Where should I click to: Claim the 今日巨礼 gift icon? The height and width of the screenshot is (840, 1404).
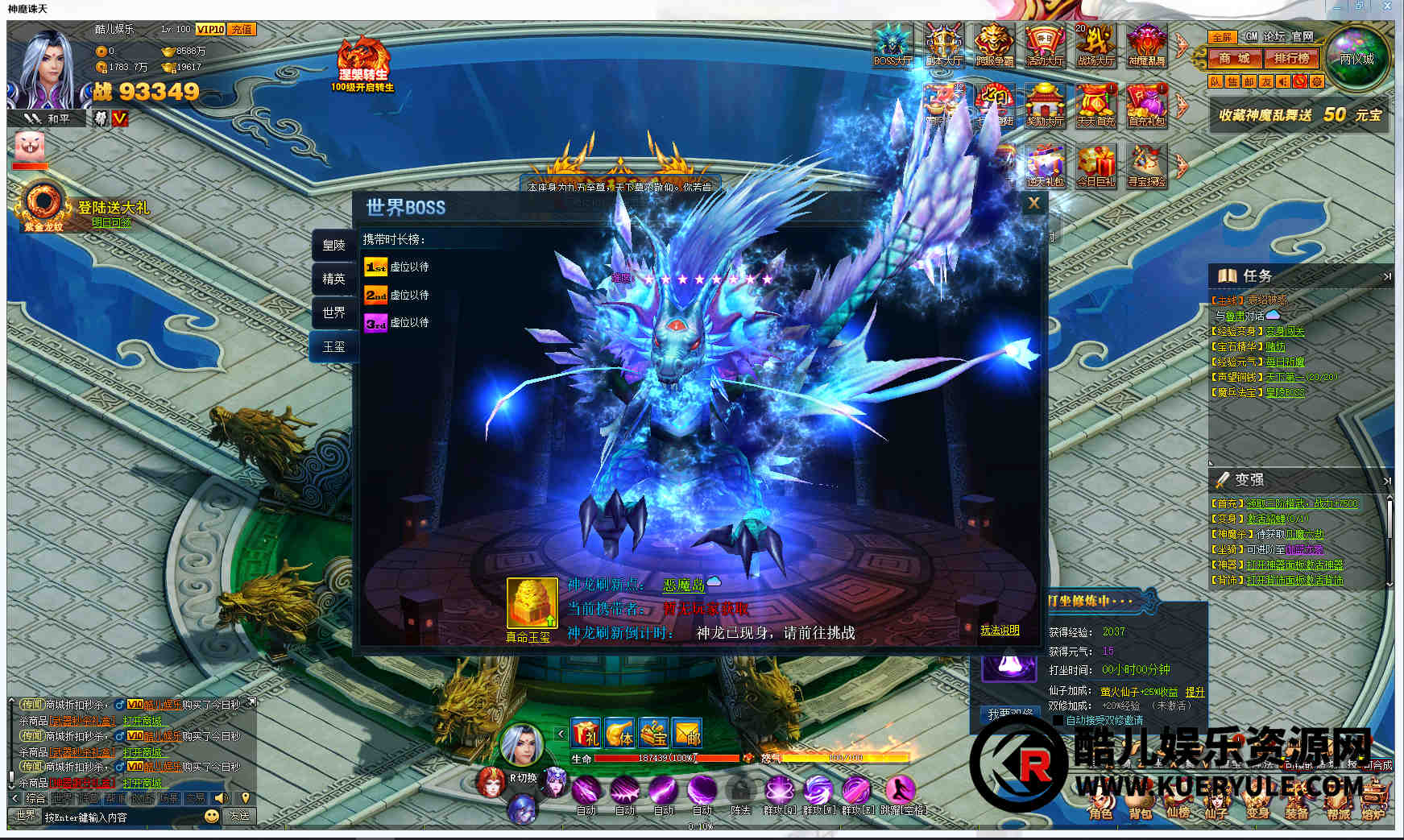(x=1095, y=166)
